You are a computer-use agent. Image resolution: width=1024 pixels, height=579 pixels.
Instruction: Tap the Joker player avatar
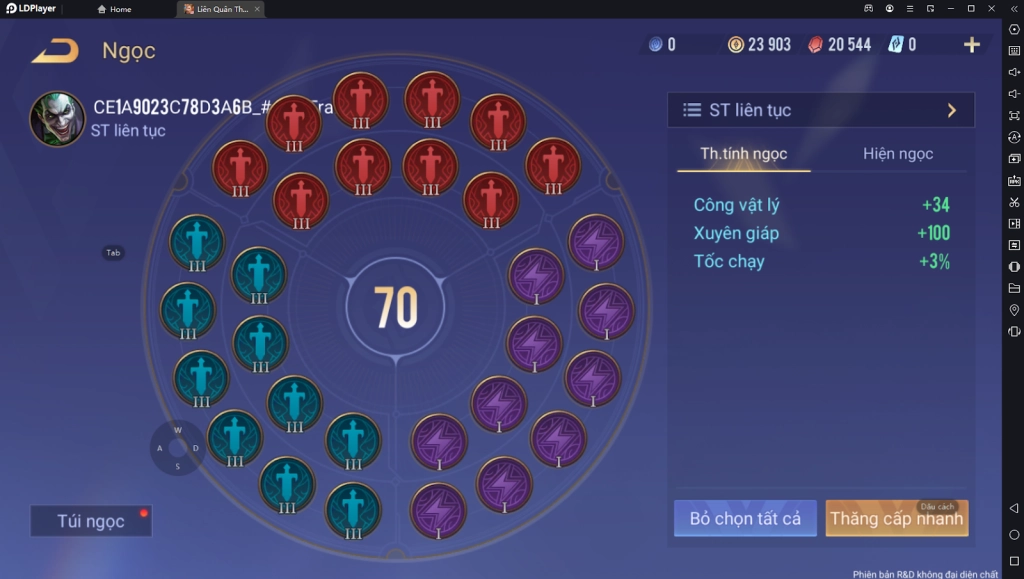(57, 119)
